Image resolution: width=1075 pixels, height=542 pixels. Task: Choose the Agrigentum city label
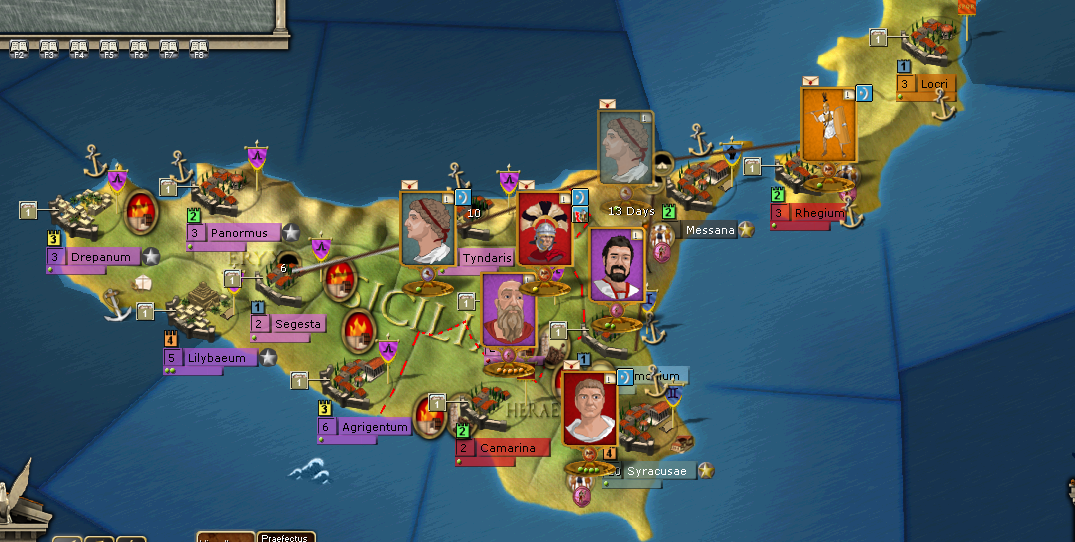click(374, 427)
